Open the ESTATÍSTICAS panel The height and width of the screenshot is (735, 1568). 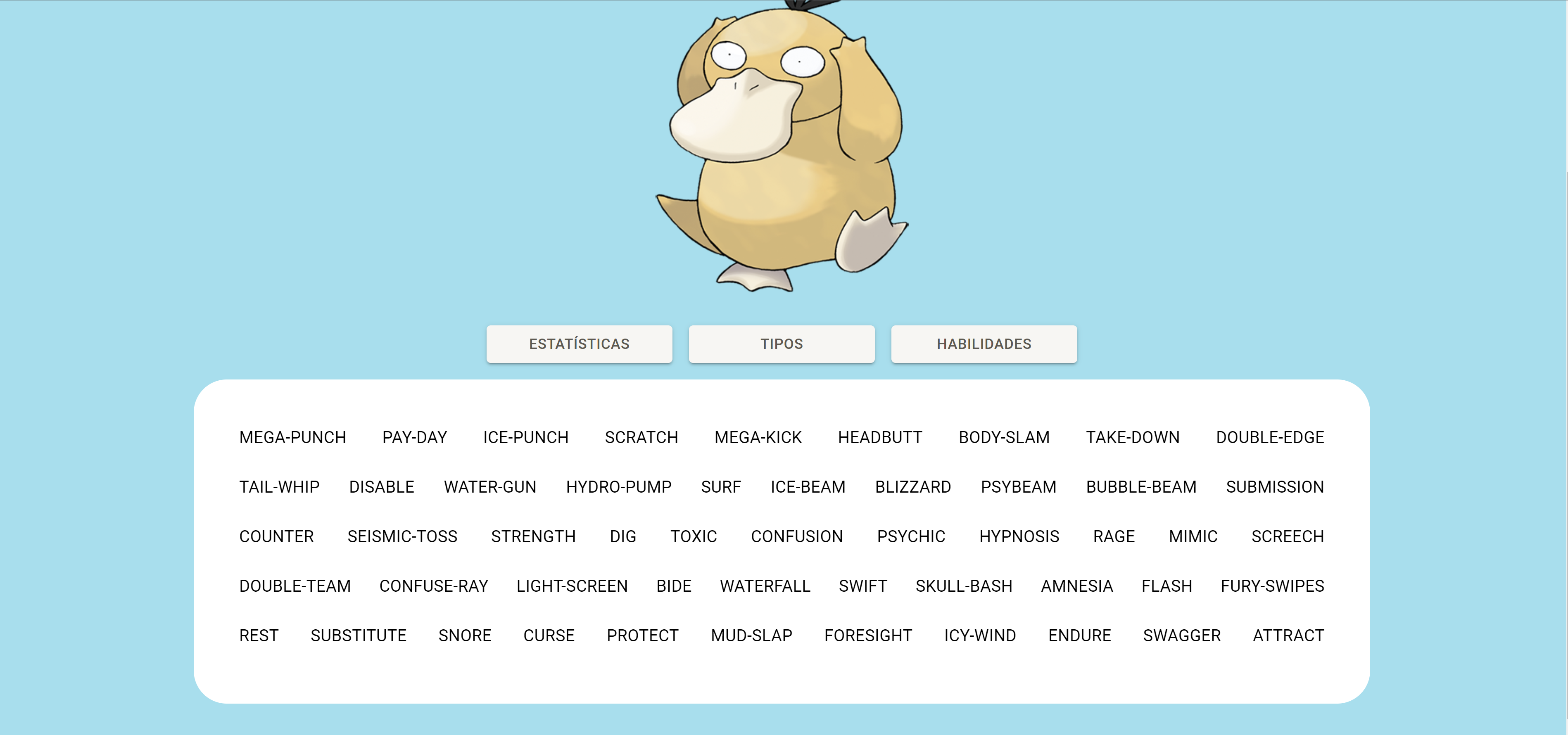pyautogui.click(x=579, y=344)
